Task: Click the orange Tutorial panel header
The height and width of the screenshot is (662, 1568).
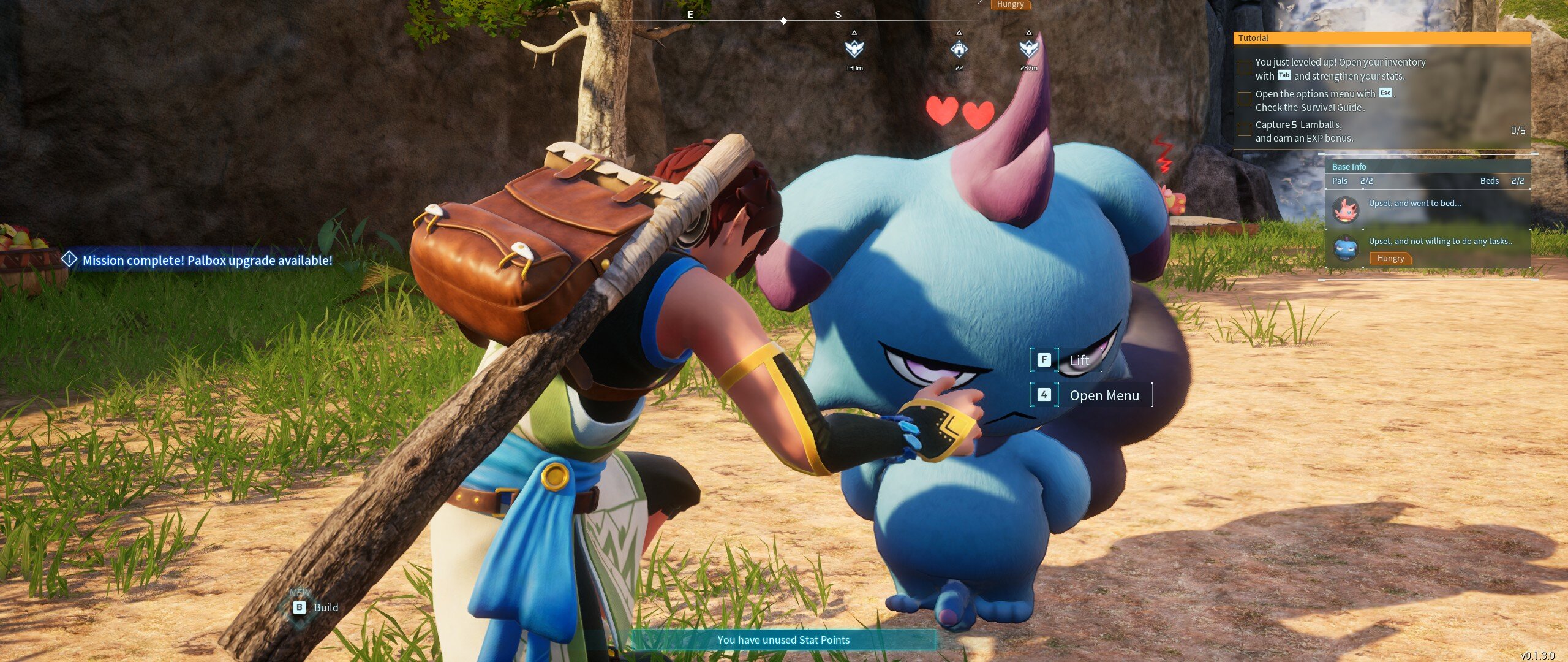Action: [1381, 38]
